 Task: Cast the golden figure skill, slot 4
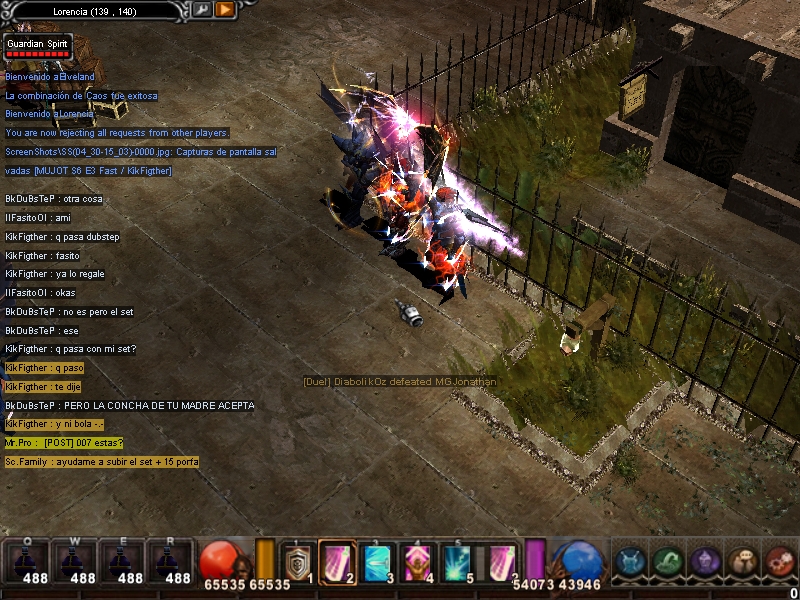point(418,564)
